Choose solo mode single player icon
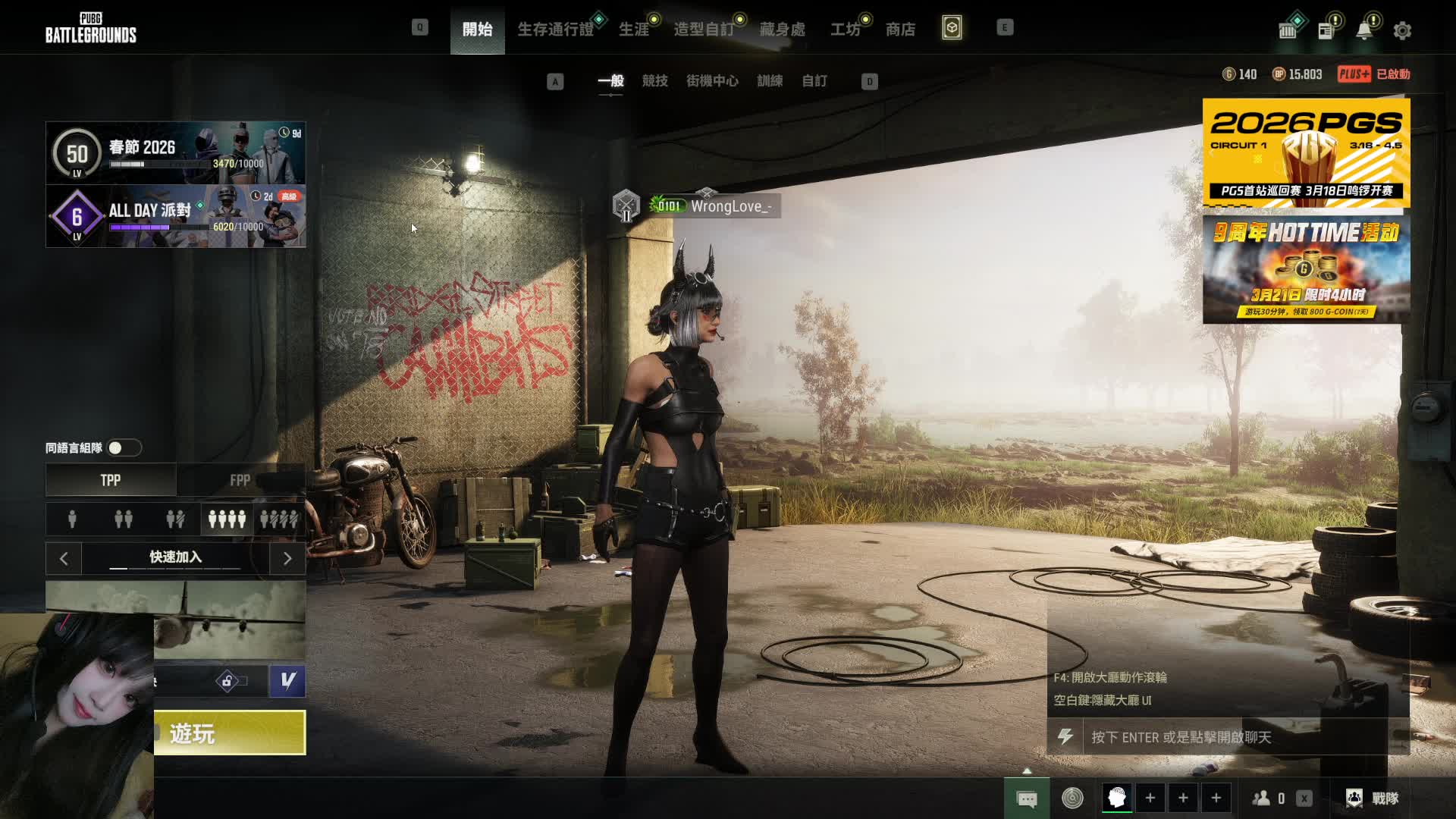The height and width of the screenshot is (819, 1456). 72,519
